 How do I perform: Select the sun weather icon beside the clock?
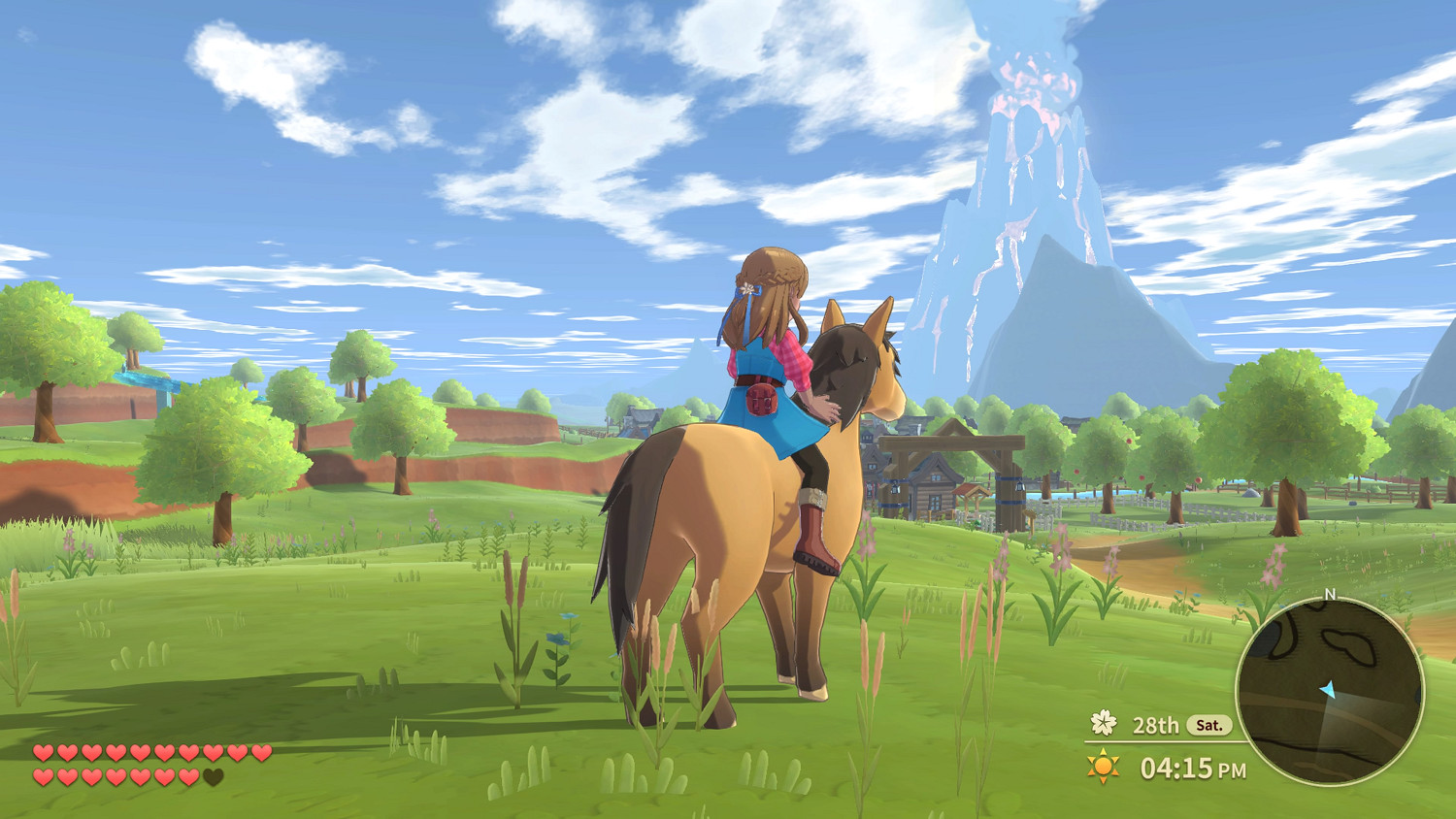pyautogui.click(x=1102, y=765)
